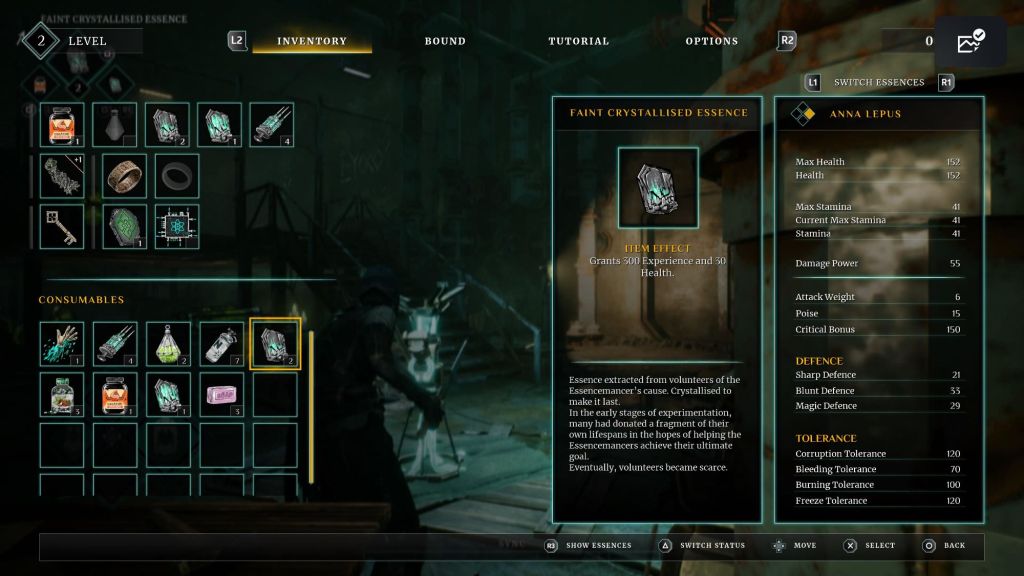This screenshot has width=1024, height=576.
Task: Switch to the Bound tab
Action: coord(445,41)
